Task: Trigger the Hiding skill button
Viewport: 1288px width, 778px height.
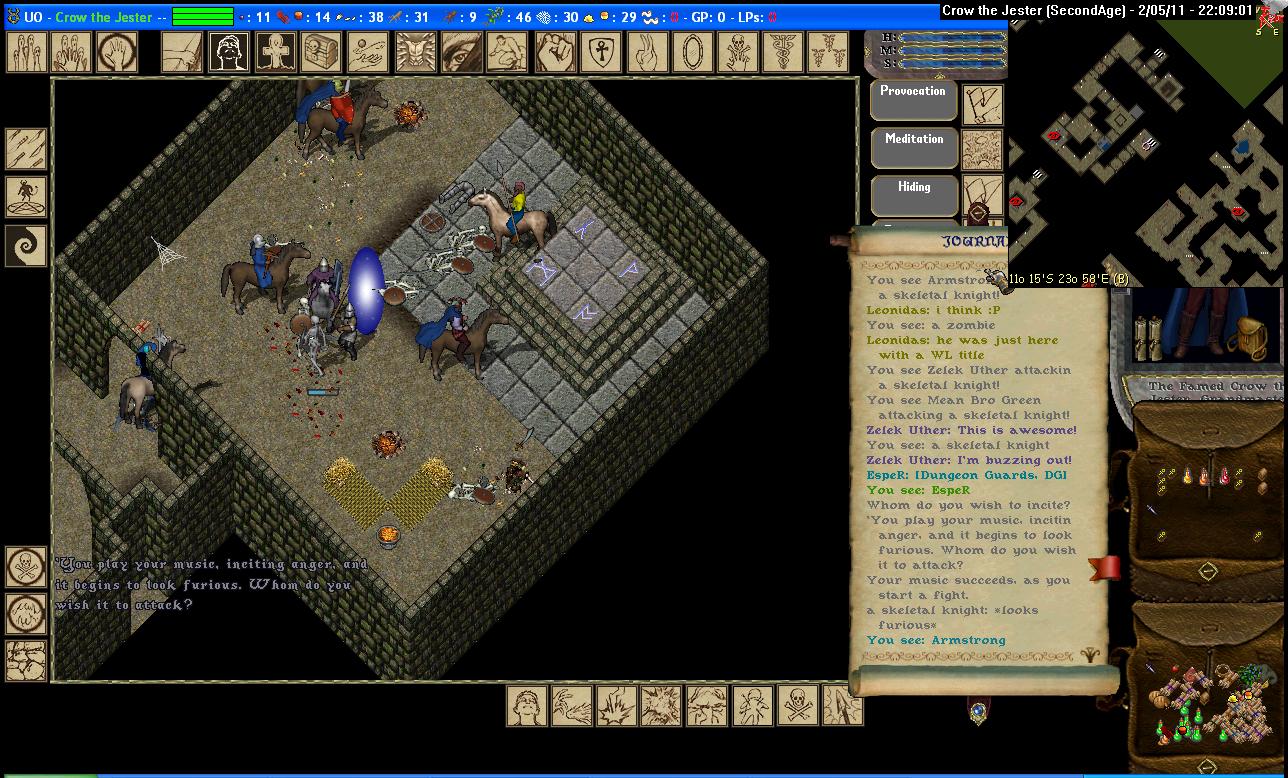Action: pyautogui.click(x=913, y=195)
